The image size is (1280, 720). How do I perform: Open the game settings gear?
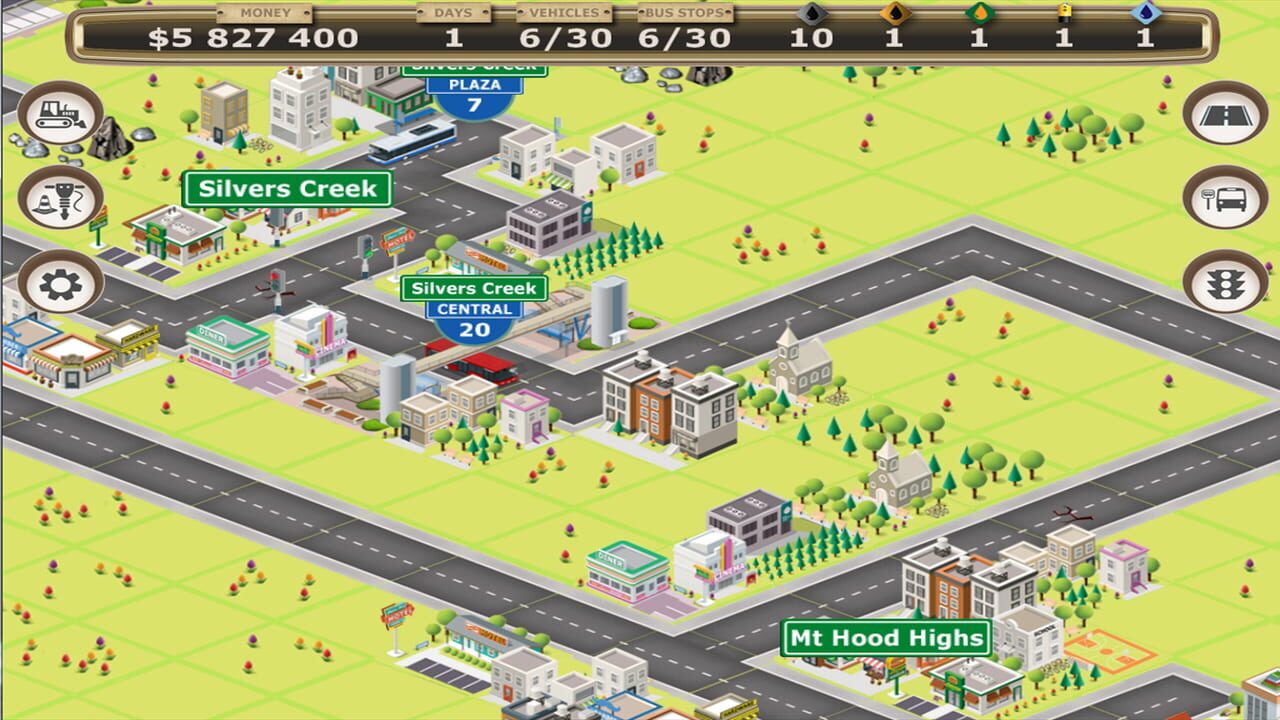(60, 283)
